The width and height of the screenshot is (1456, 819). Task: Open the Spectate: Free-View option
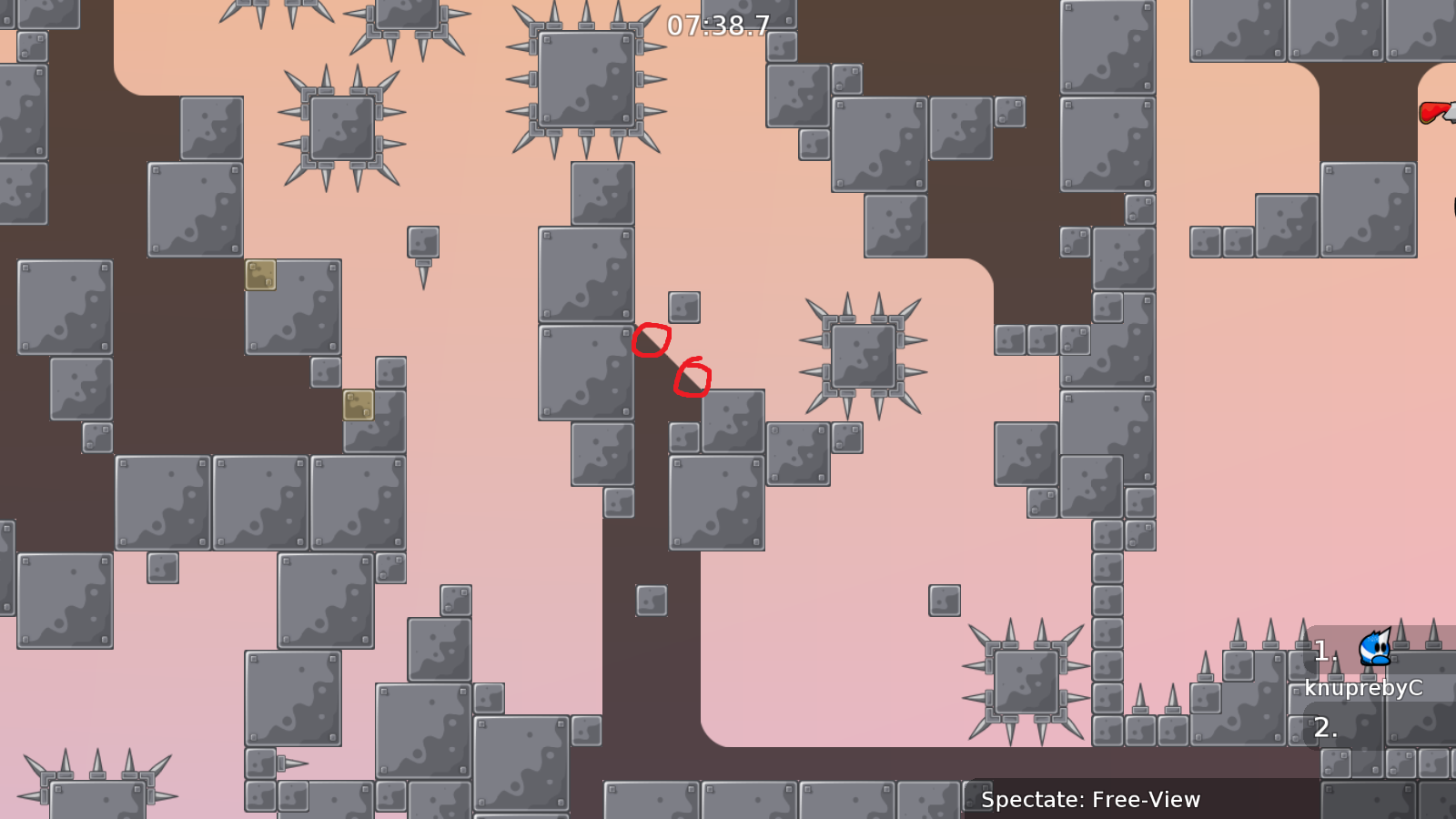1091,801
